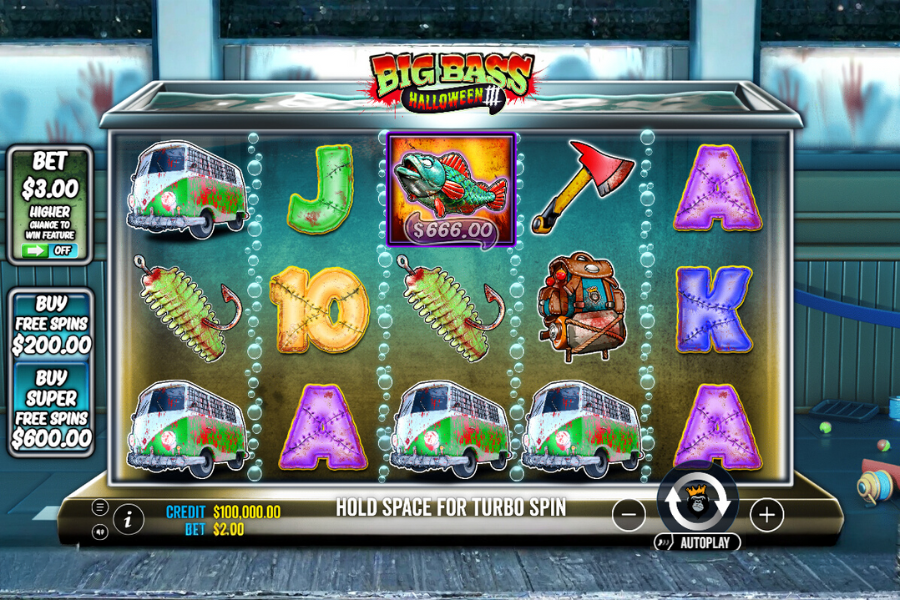900x600 pixels.
Task: Toggle the higher chance to win feature
Action: [x=51, y=250]
